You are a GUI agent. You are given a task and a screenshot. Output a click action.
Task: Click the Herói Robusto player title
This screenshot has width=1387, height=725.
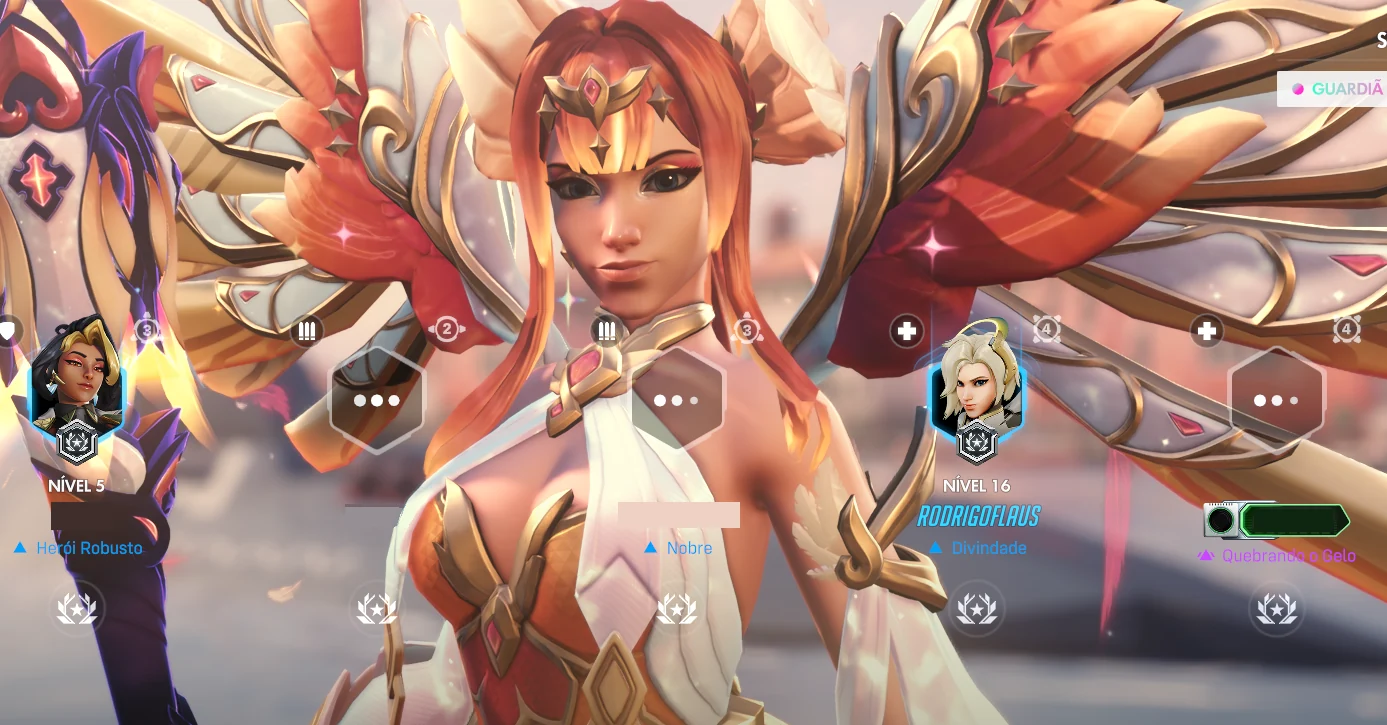(88, 548)
